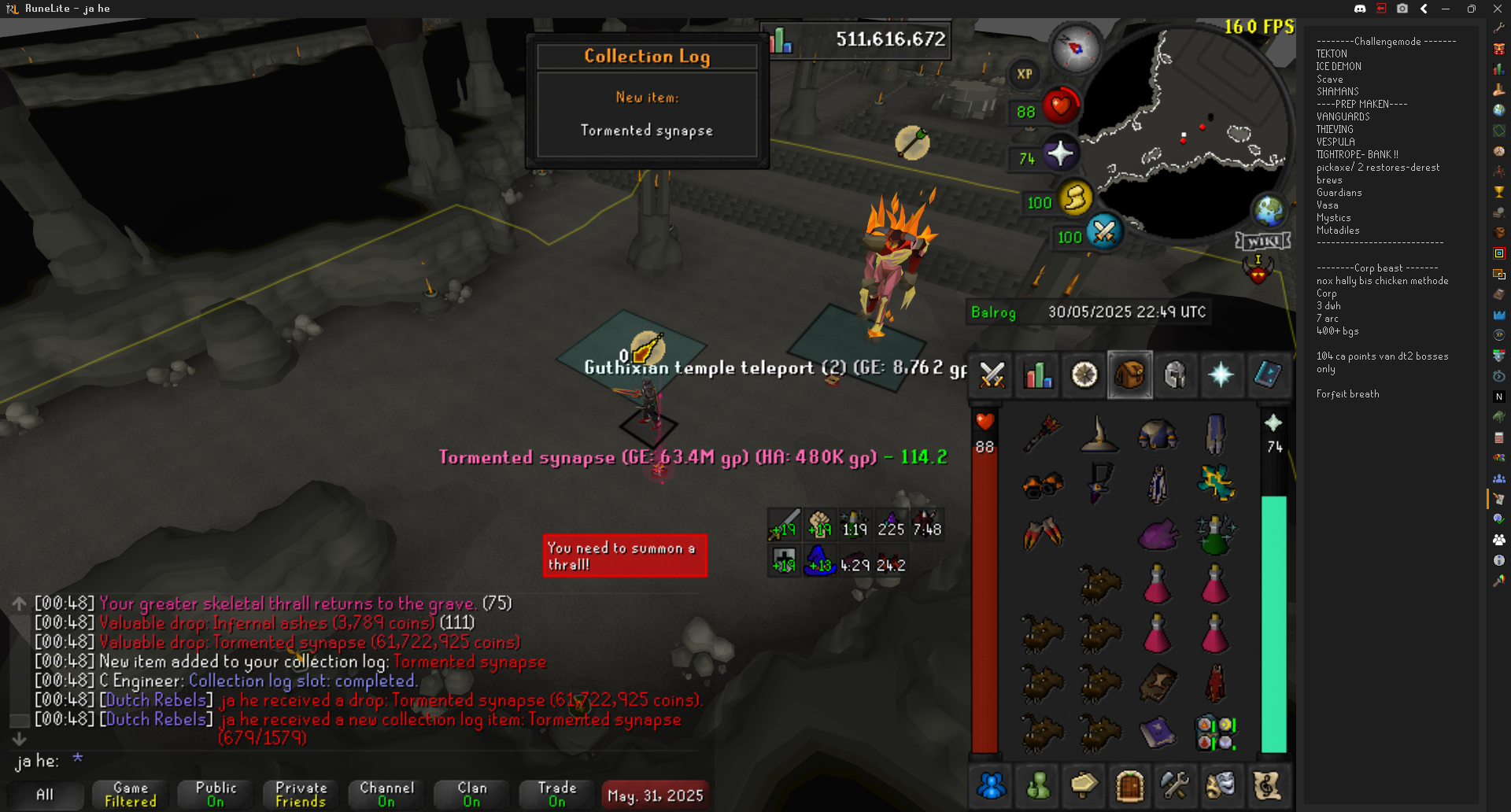The image size is (1511, 812).
Task: Click the compass to face north
Action: click(x=1075, y=48)
